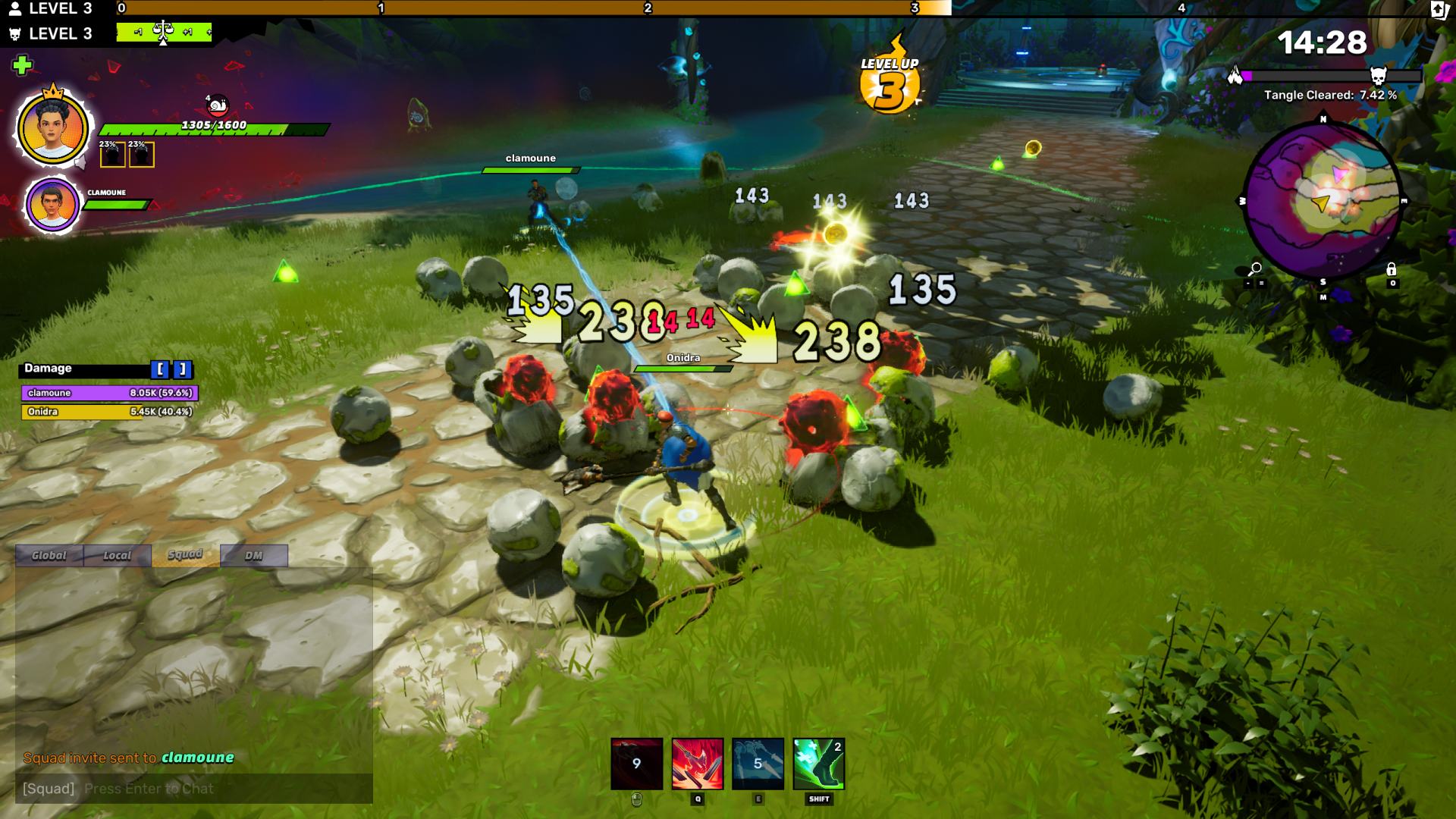Viewport: 1456px width, 819px height.
Task: Select clamoune's squad portrait
Action: (52, 204)
